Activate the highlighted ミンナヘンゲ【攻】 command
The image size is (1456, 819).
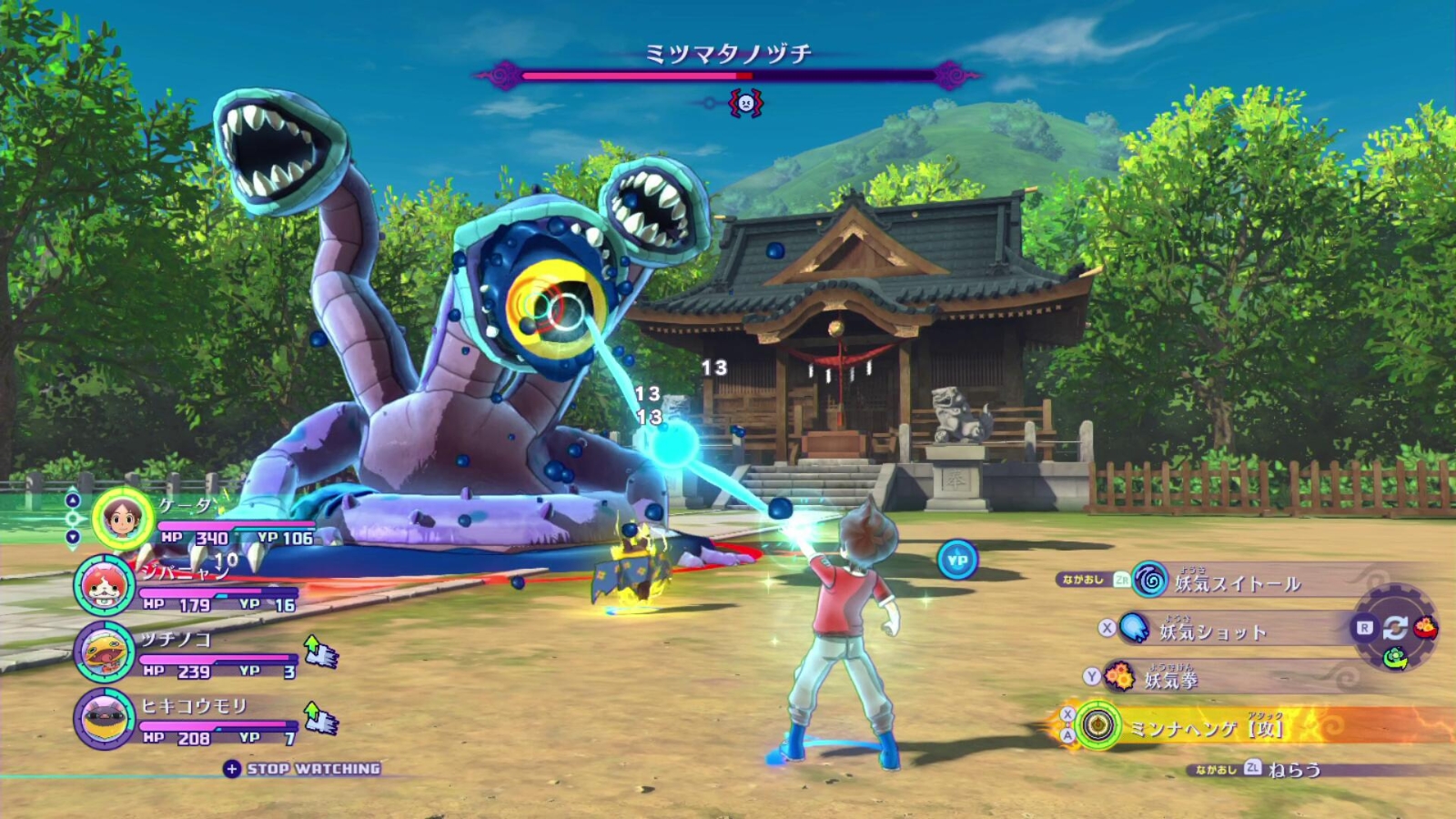(x=1204, y=727)
